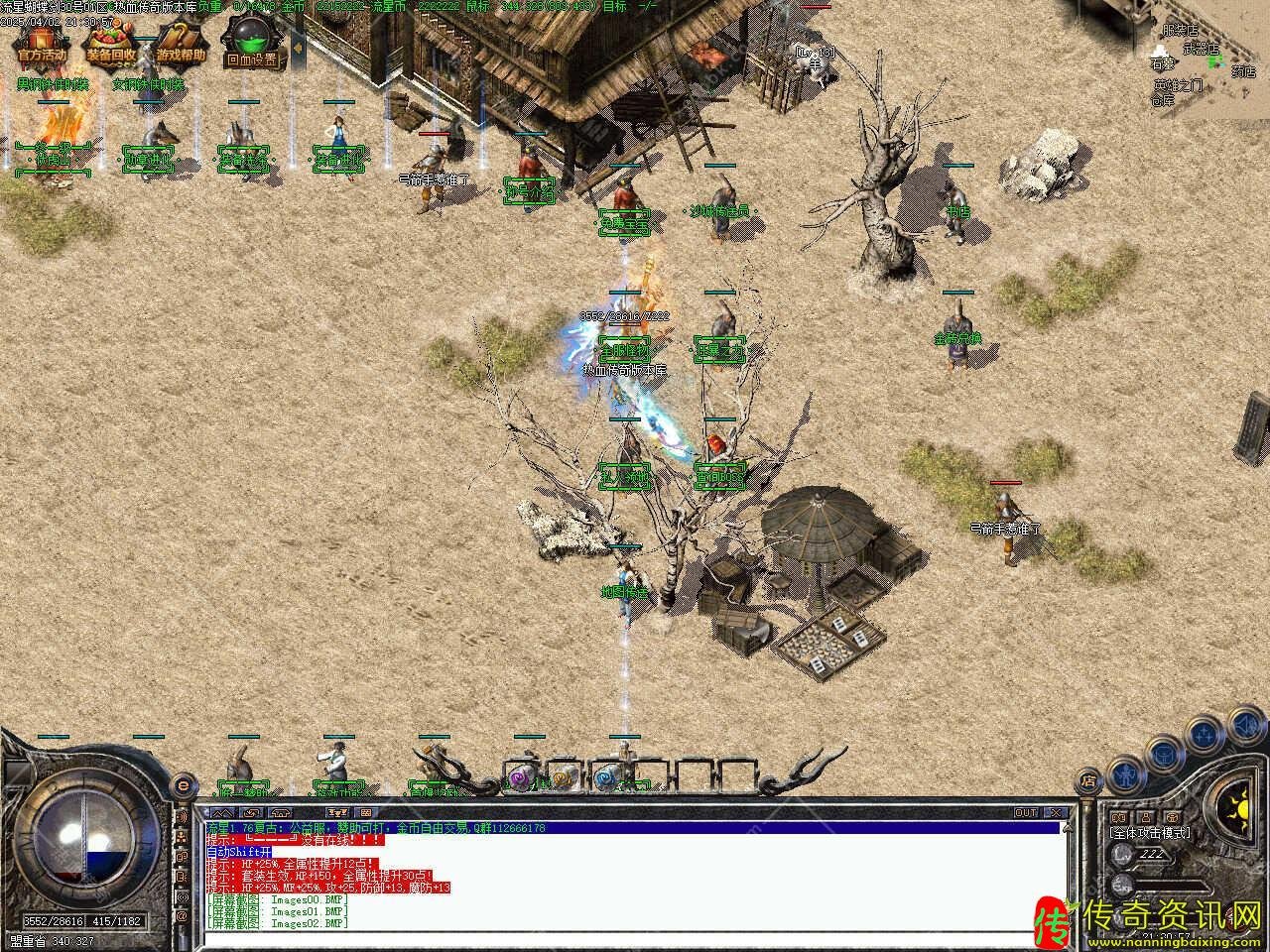
Task: Close the game with the X button
Action: (x=1056, y=812)
